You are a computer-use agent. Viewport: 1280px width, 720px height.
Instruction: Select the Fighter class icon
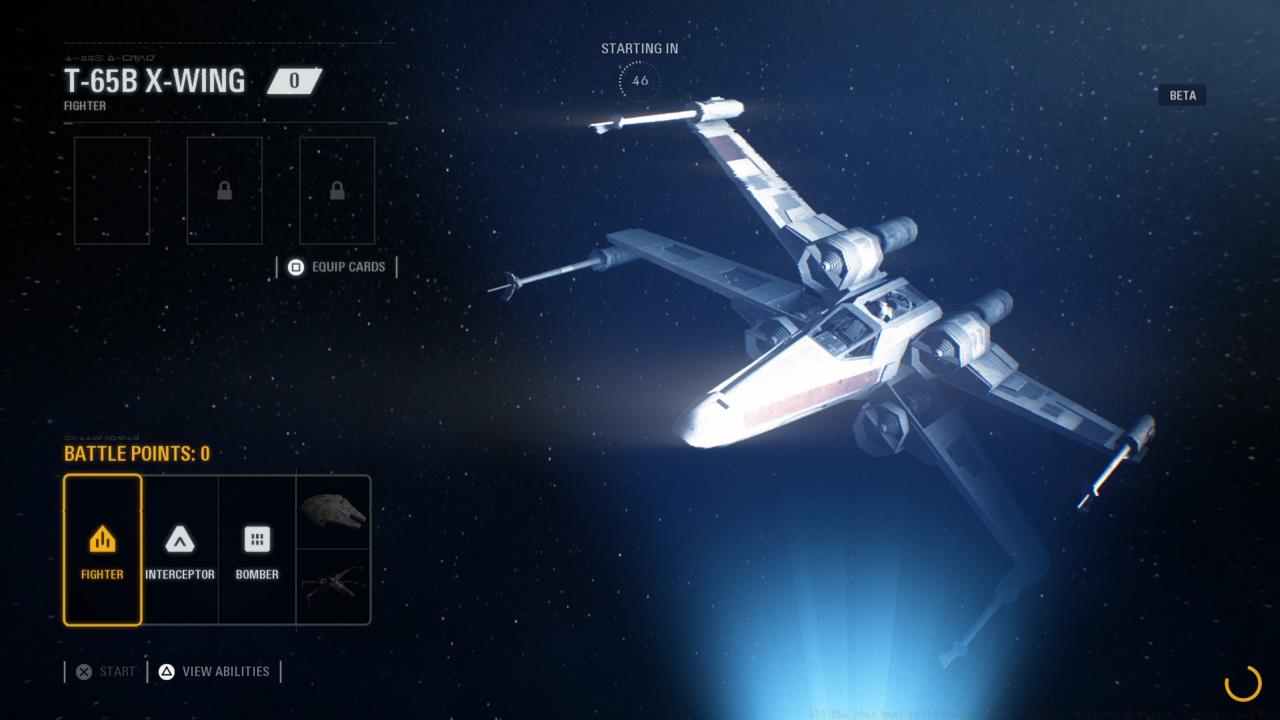[x=101, y=540]
